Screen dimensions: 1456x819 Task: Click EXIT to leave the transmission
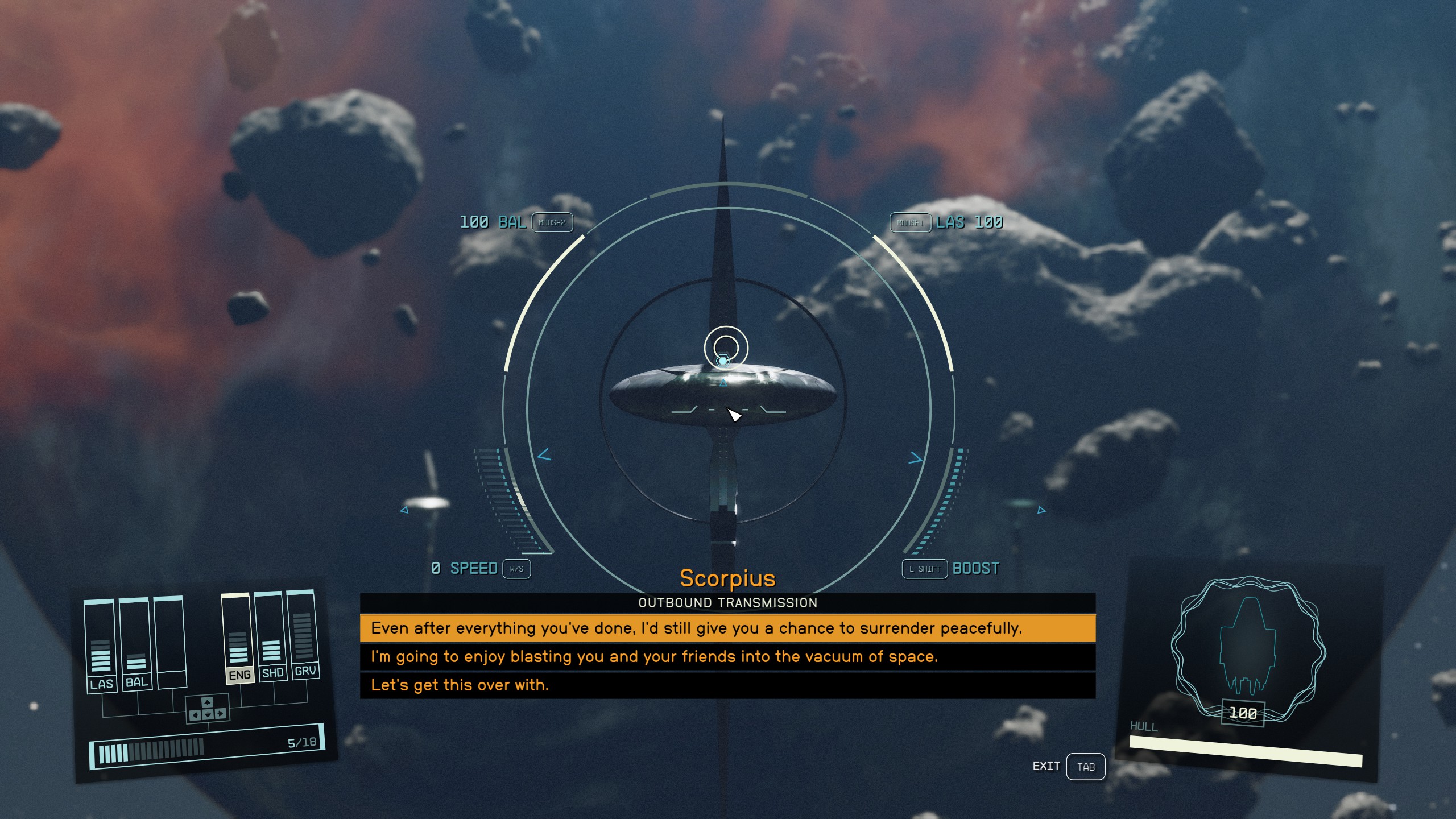(x=1046, y=766)
